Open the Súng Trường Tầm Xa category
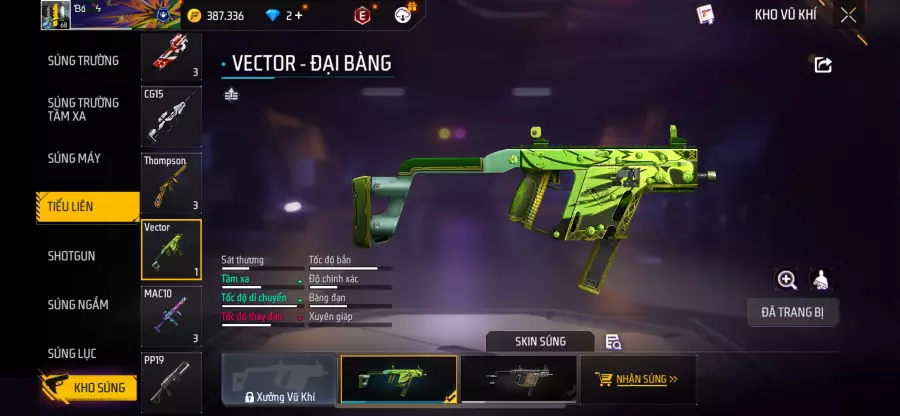Screen dimensions: 900x416 coord(83,109)
